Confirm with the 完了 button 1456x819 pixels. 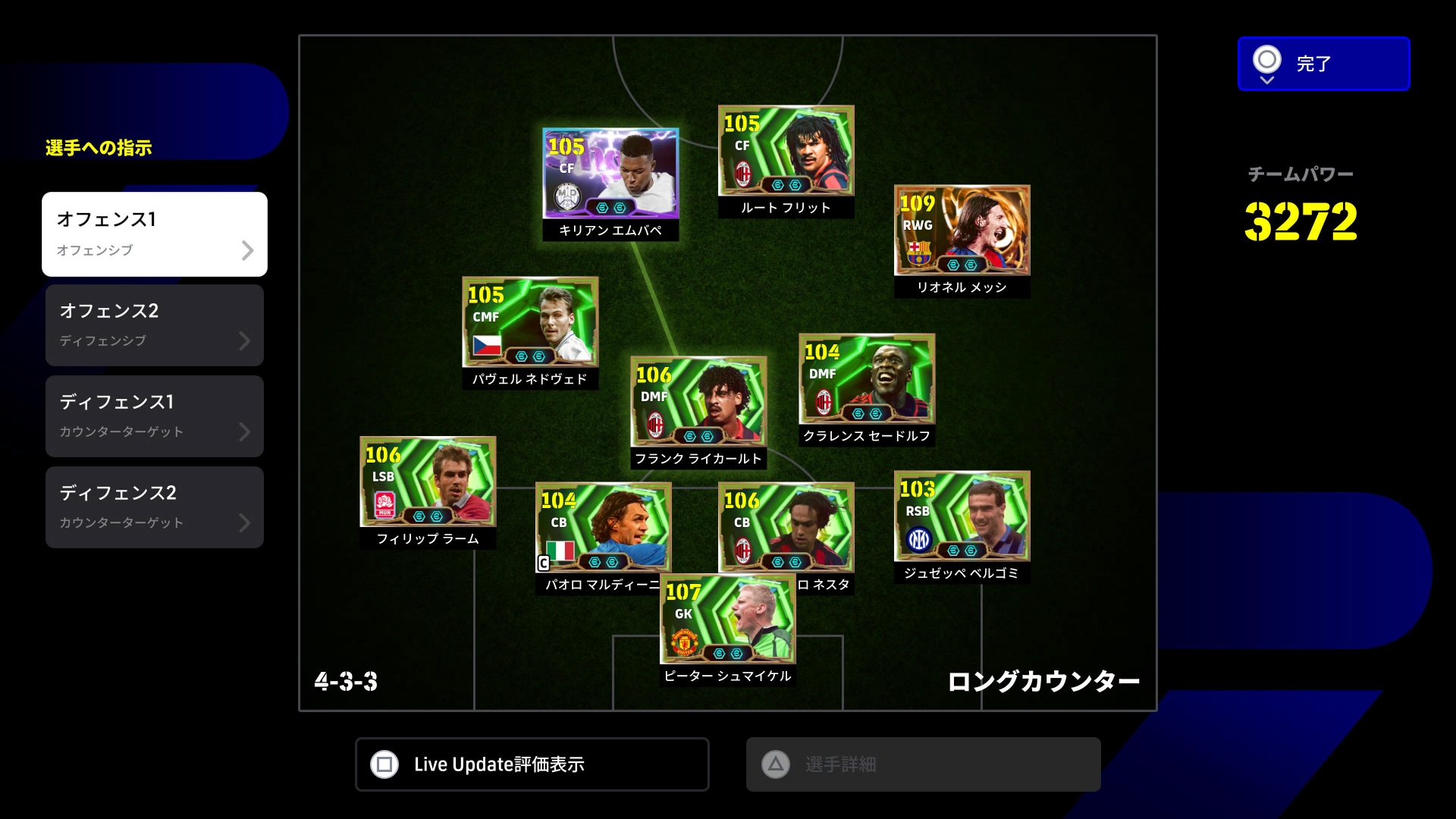point(1323,64)
